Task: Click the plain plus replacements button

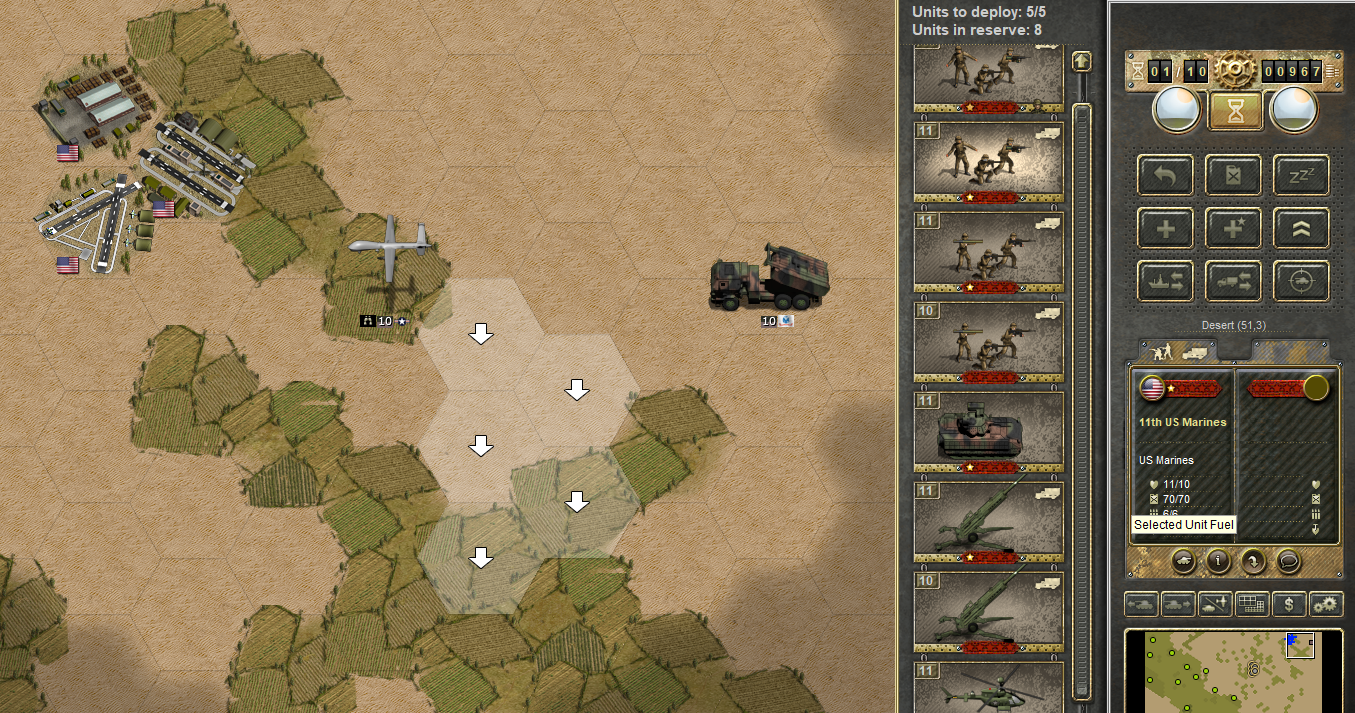Action: point(1166,228)
